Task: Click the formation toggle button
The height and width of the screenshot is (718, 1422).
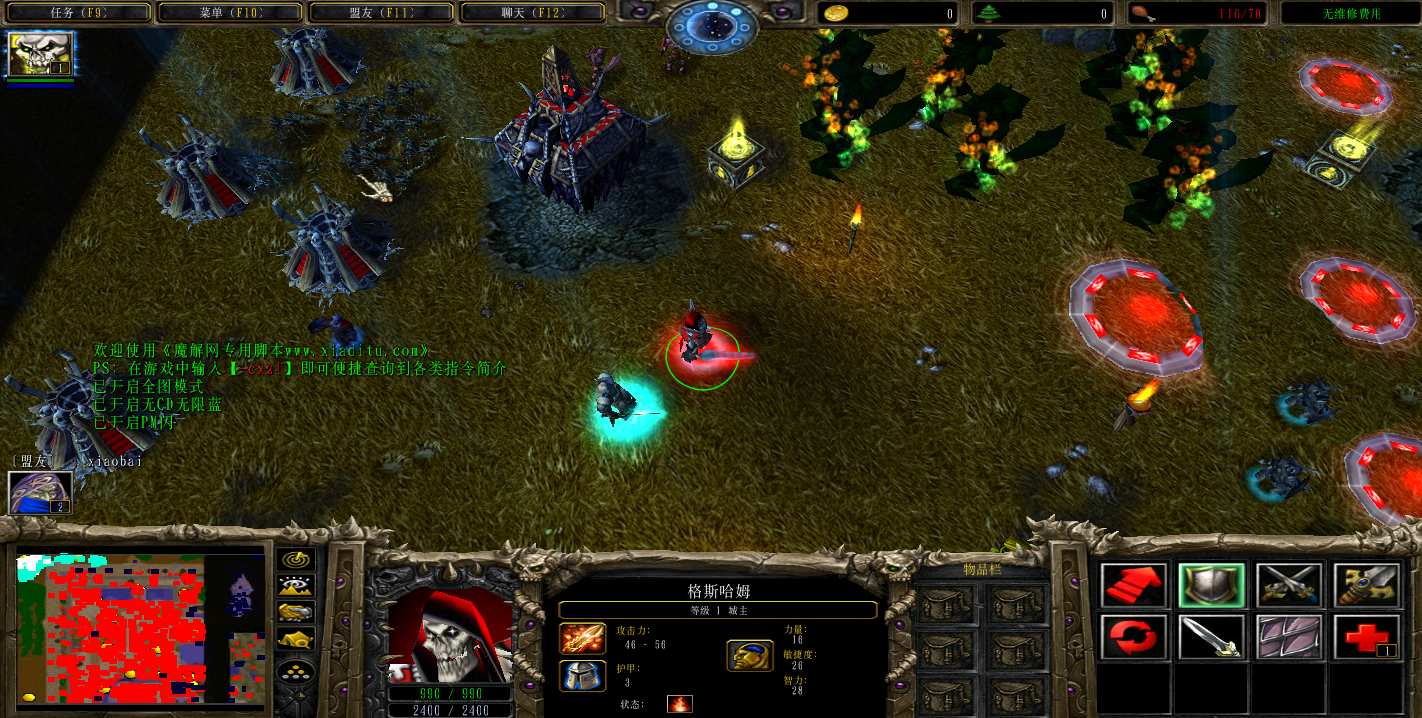Action: tap(297, 669)
